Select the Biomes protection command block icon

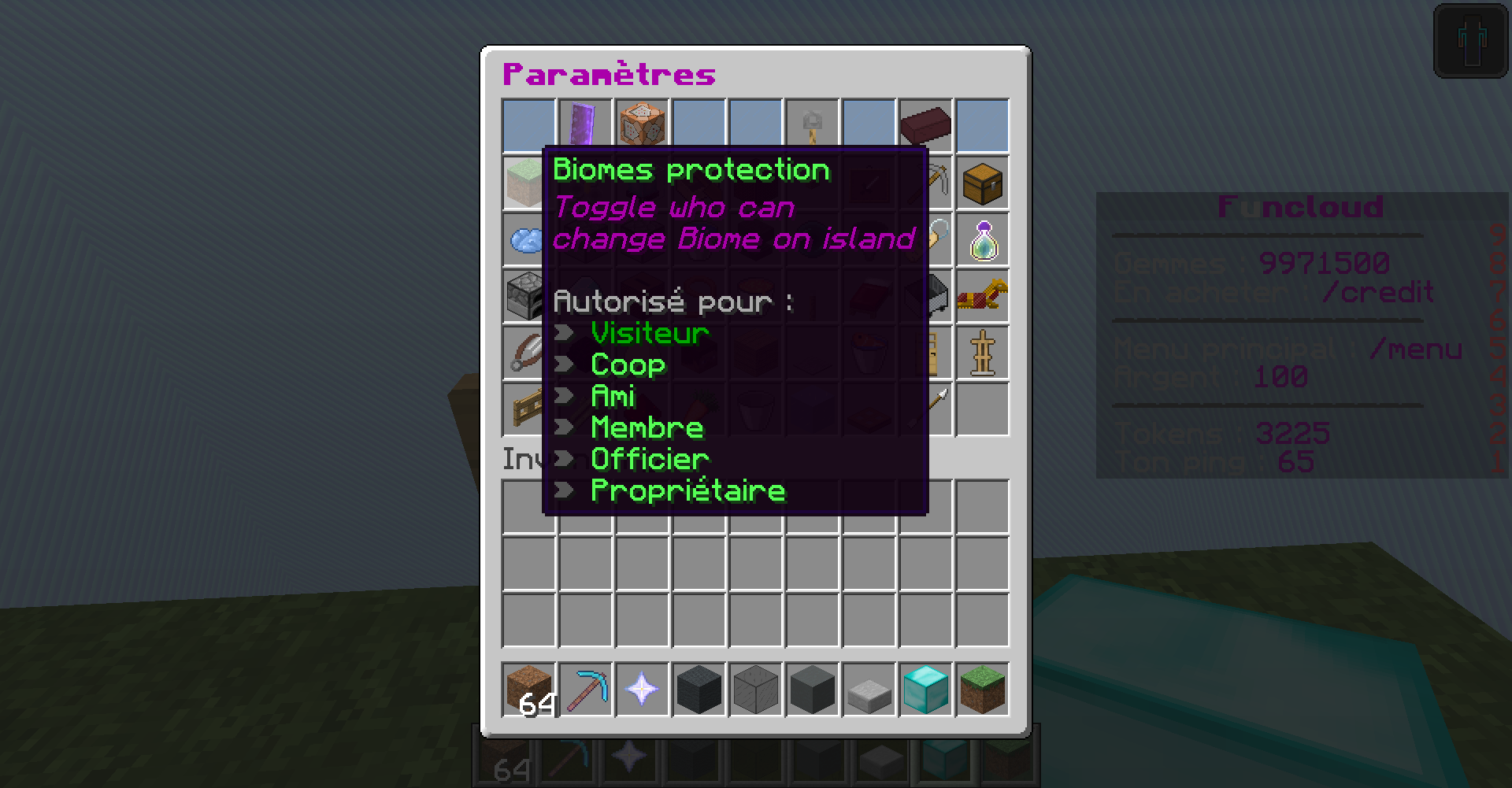[641, 124]
